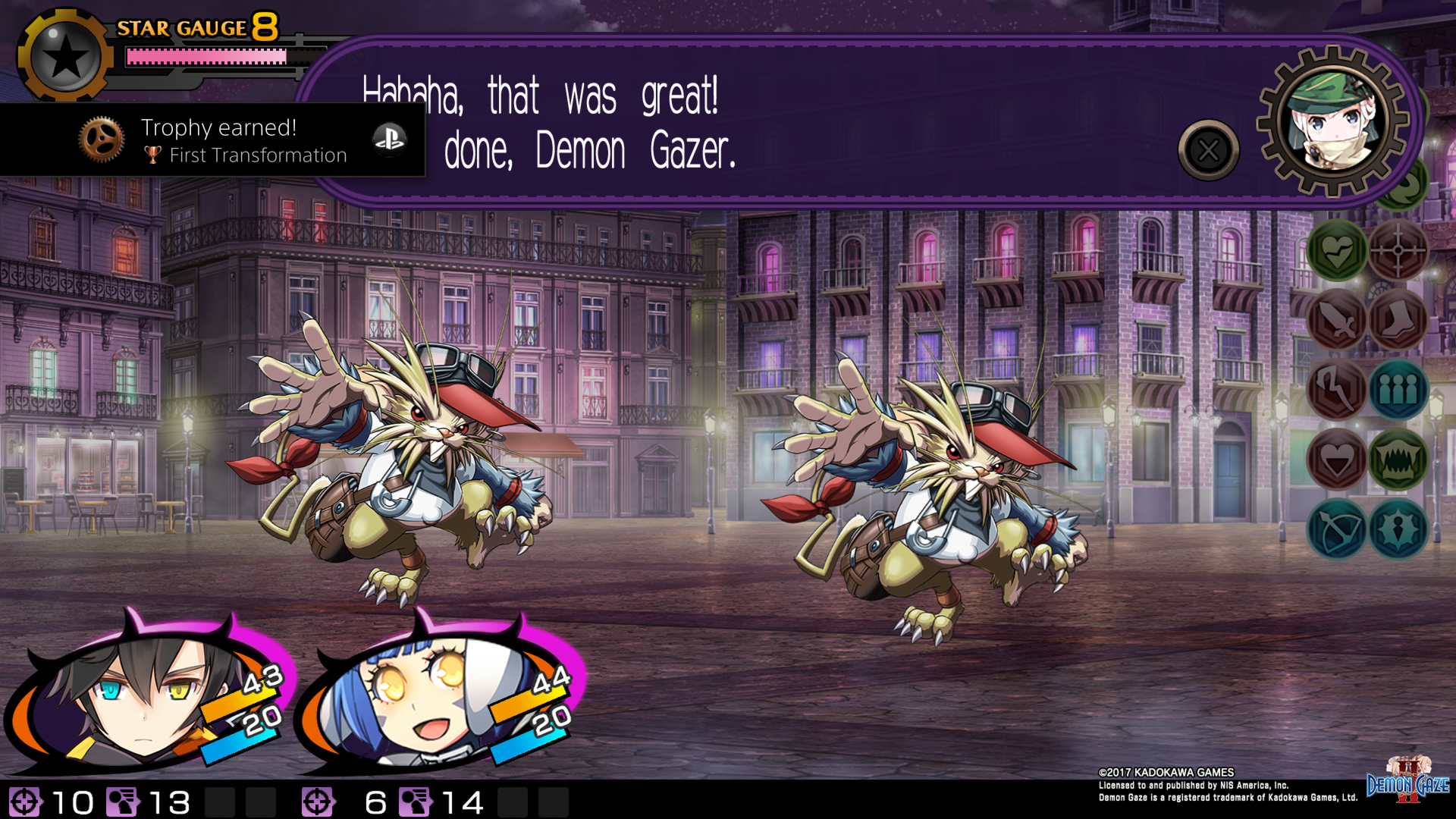Click the crosshair targeting status icon
The width and height of the screenshot is (1456, 819).
pyautogui.click(x=1399, y=250)
